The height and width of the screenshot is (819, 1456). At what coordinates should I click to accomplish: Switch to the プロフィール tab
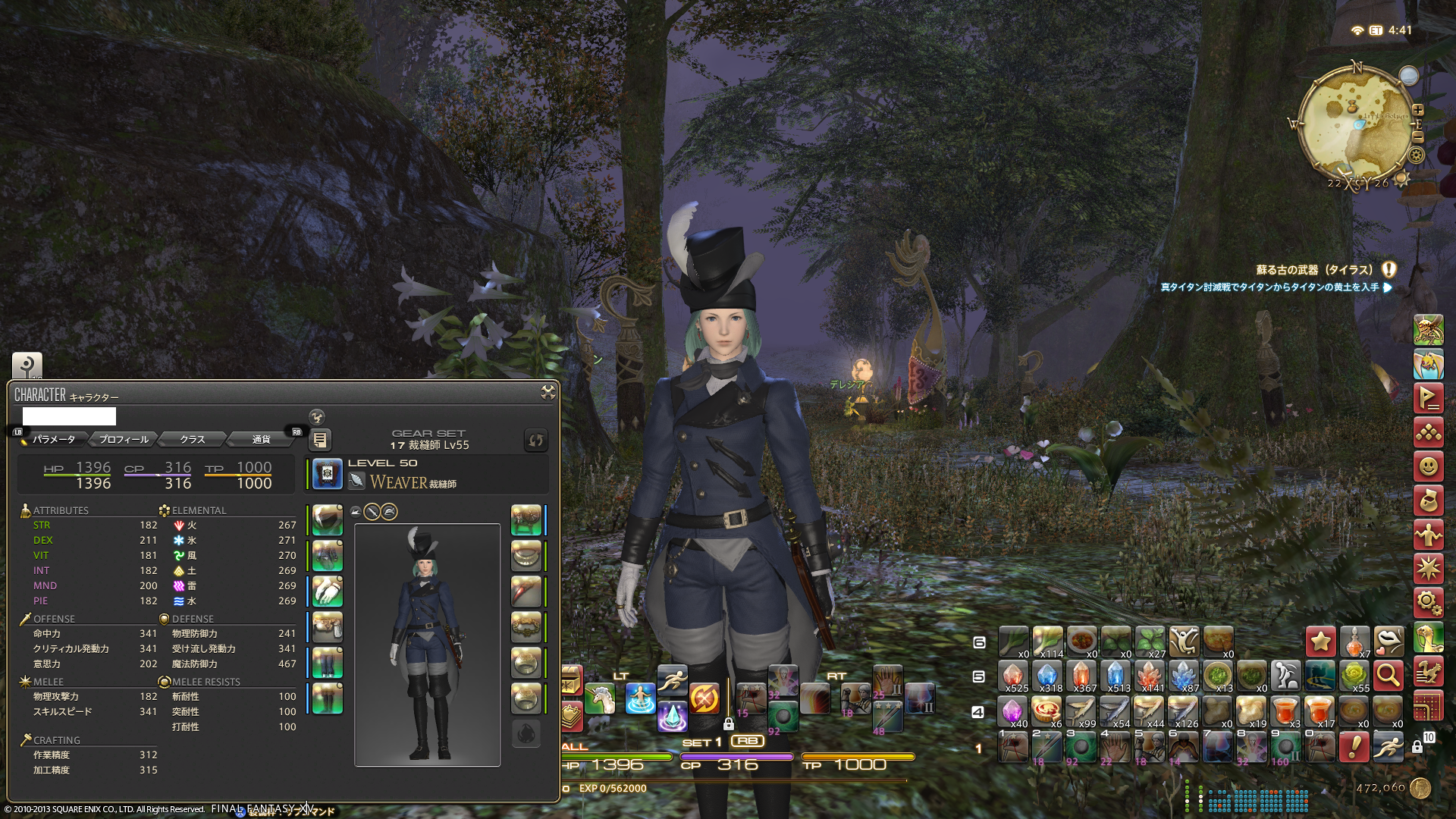(x=124, y=440)
